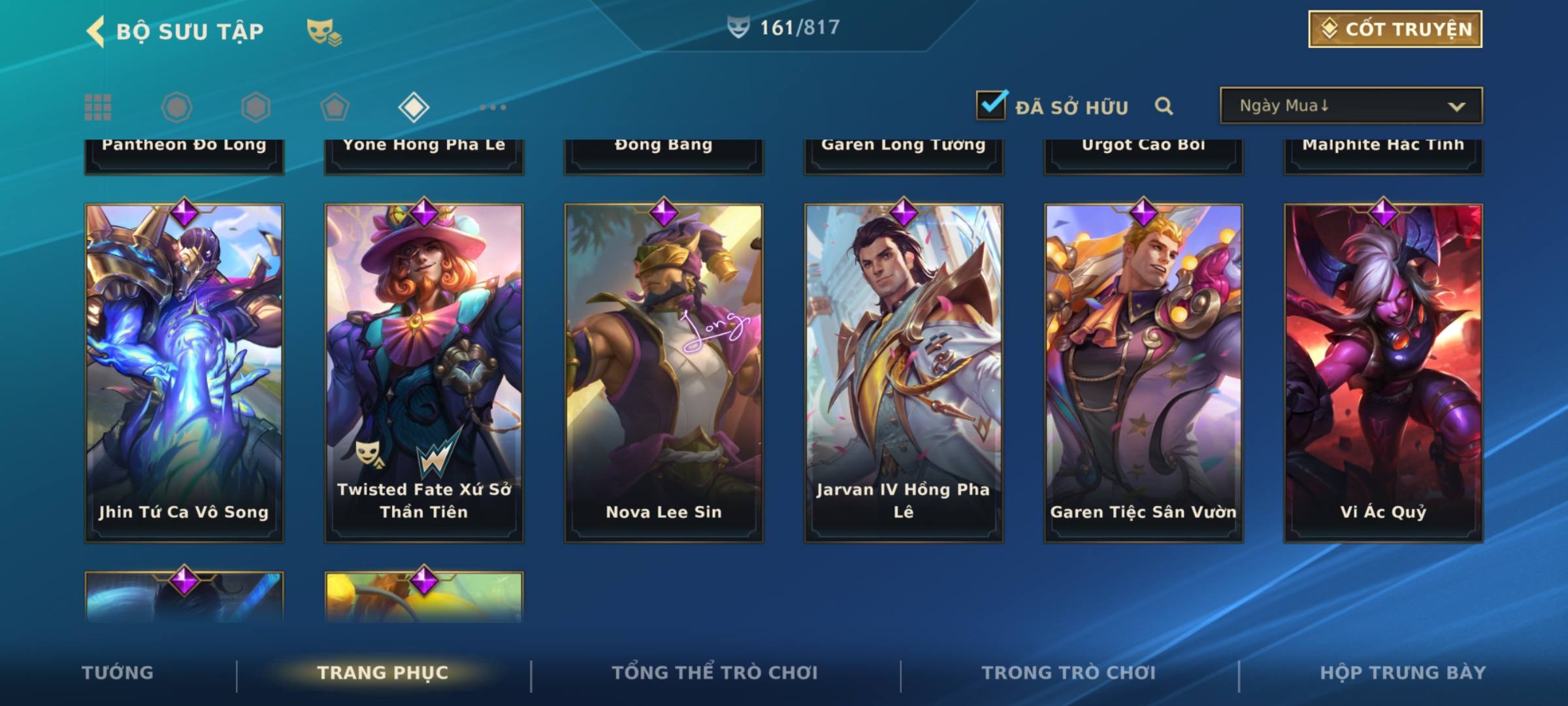This screenshot has height=706, width=1568.
Task: Expand the Ngày Mua sort dropdown
Action: tap(1350, 106)
